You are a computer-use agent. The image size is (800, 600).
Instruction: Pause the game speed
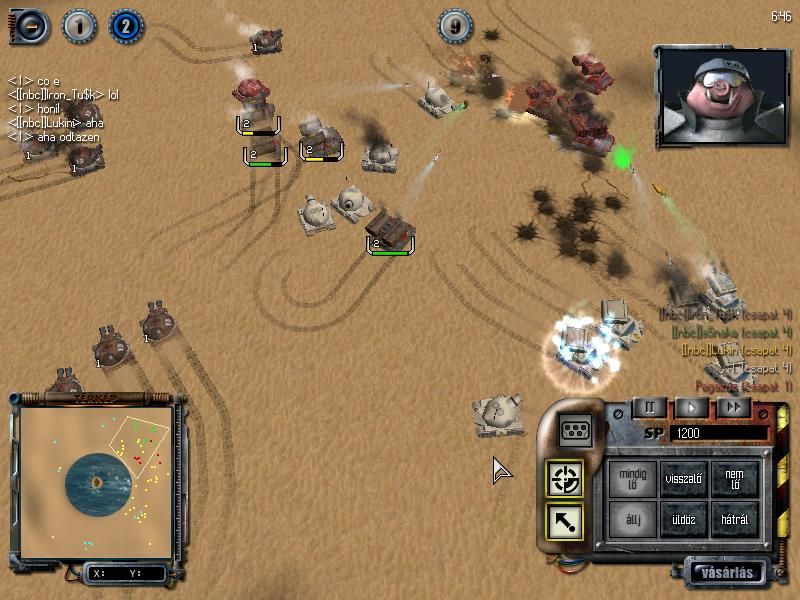[x=649, y=407]
